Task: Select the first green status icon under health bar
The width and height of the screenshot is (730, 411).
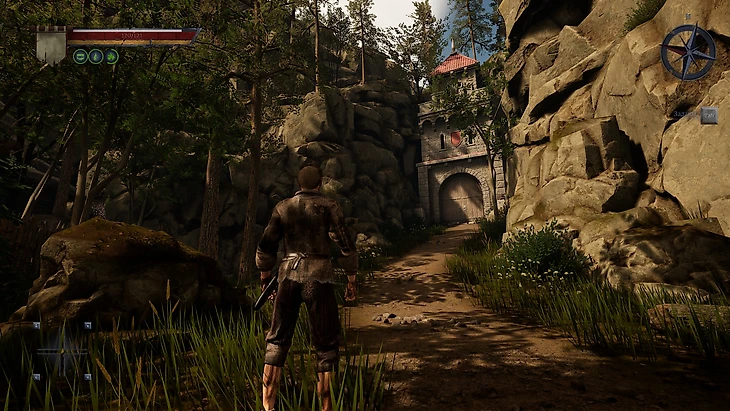Action: point(80,56)
